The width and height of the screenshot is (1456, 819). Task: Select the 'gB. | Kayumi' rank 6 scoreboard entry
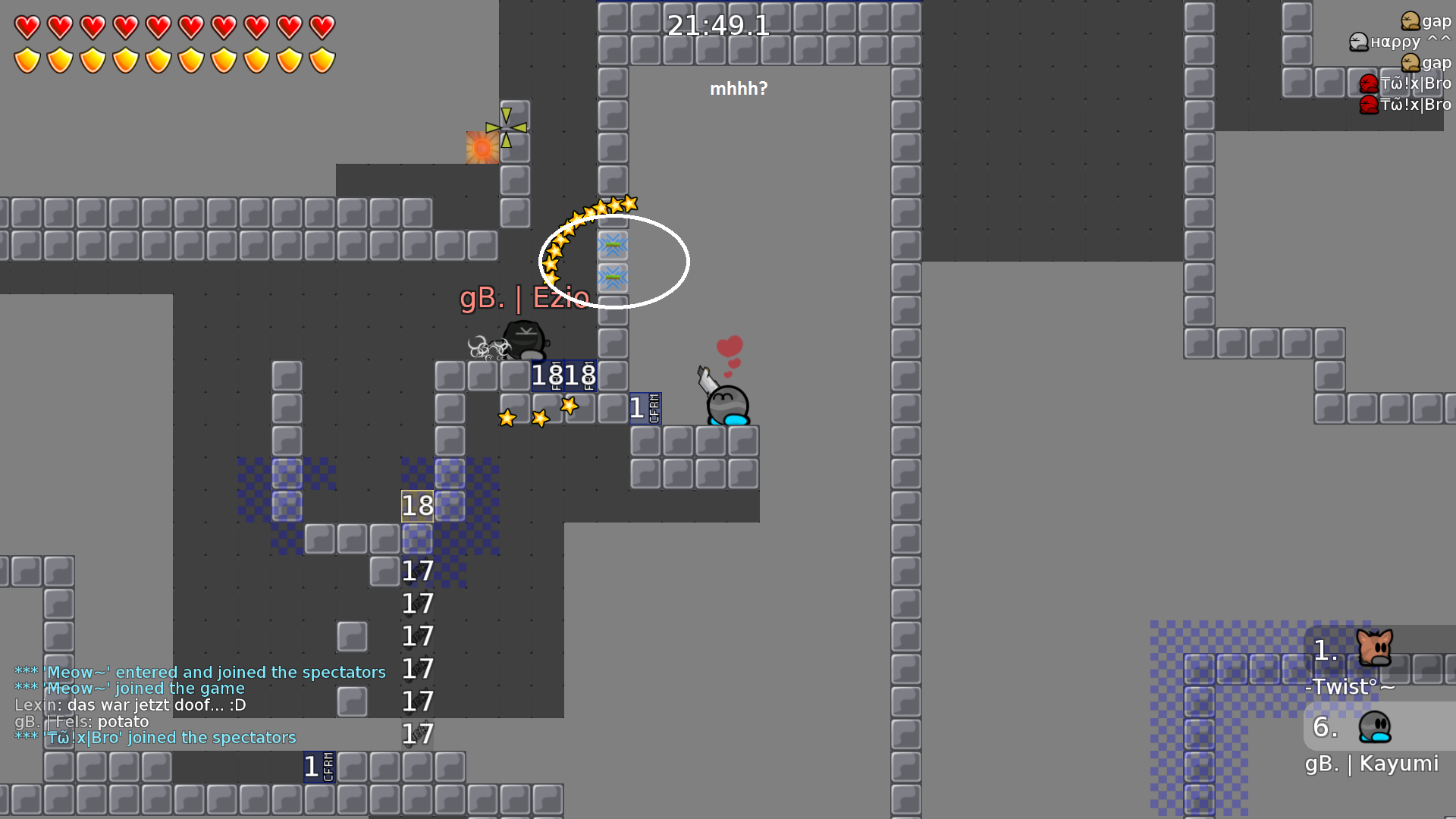[1371, 764]
